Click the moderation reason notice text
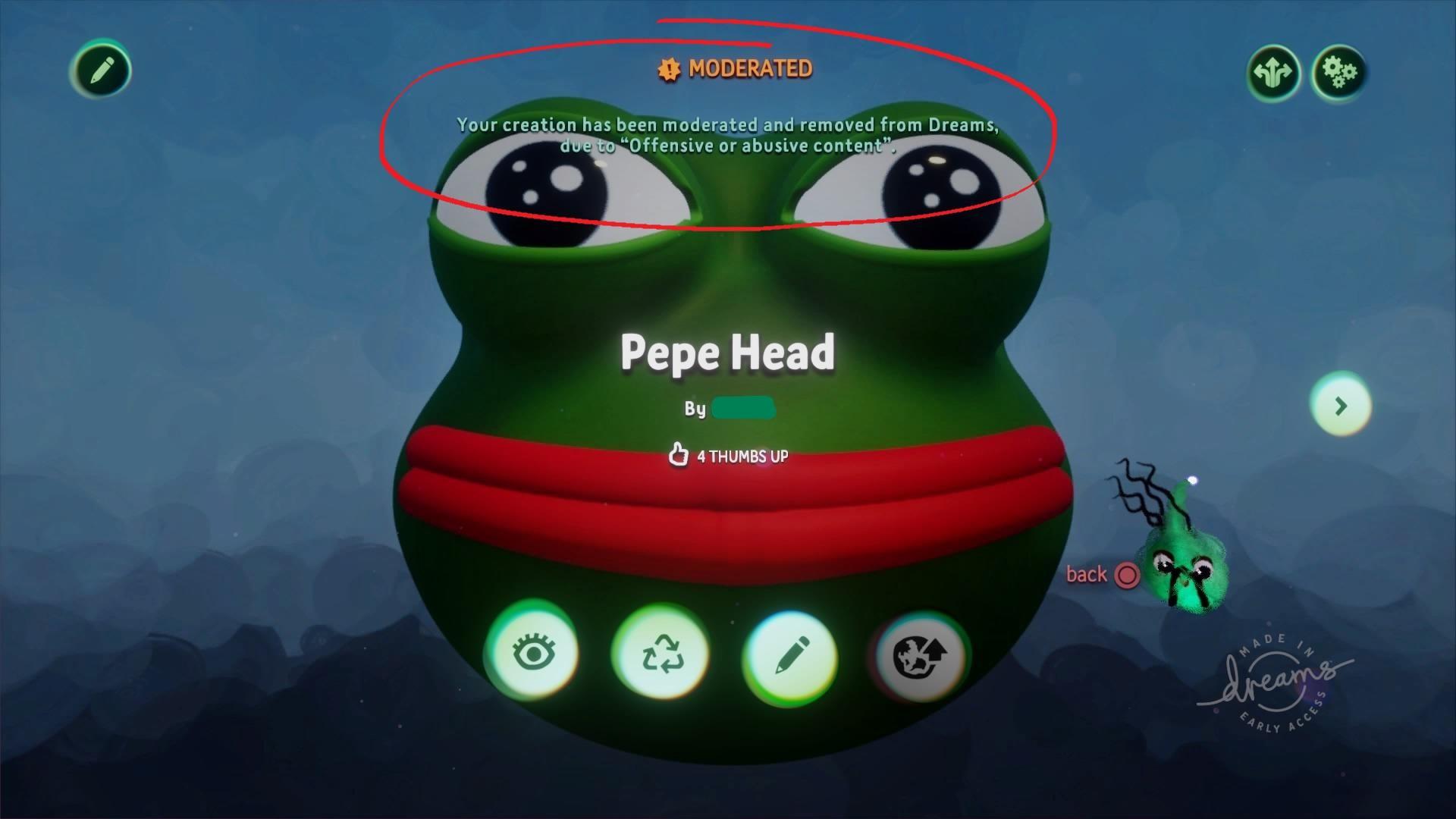1456x819 pixels. click(726, 134)
